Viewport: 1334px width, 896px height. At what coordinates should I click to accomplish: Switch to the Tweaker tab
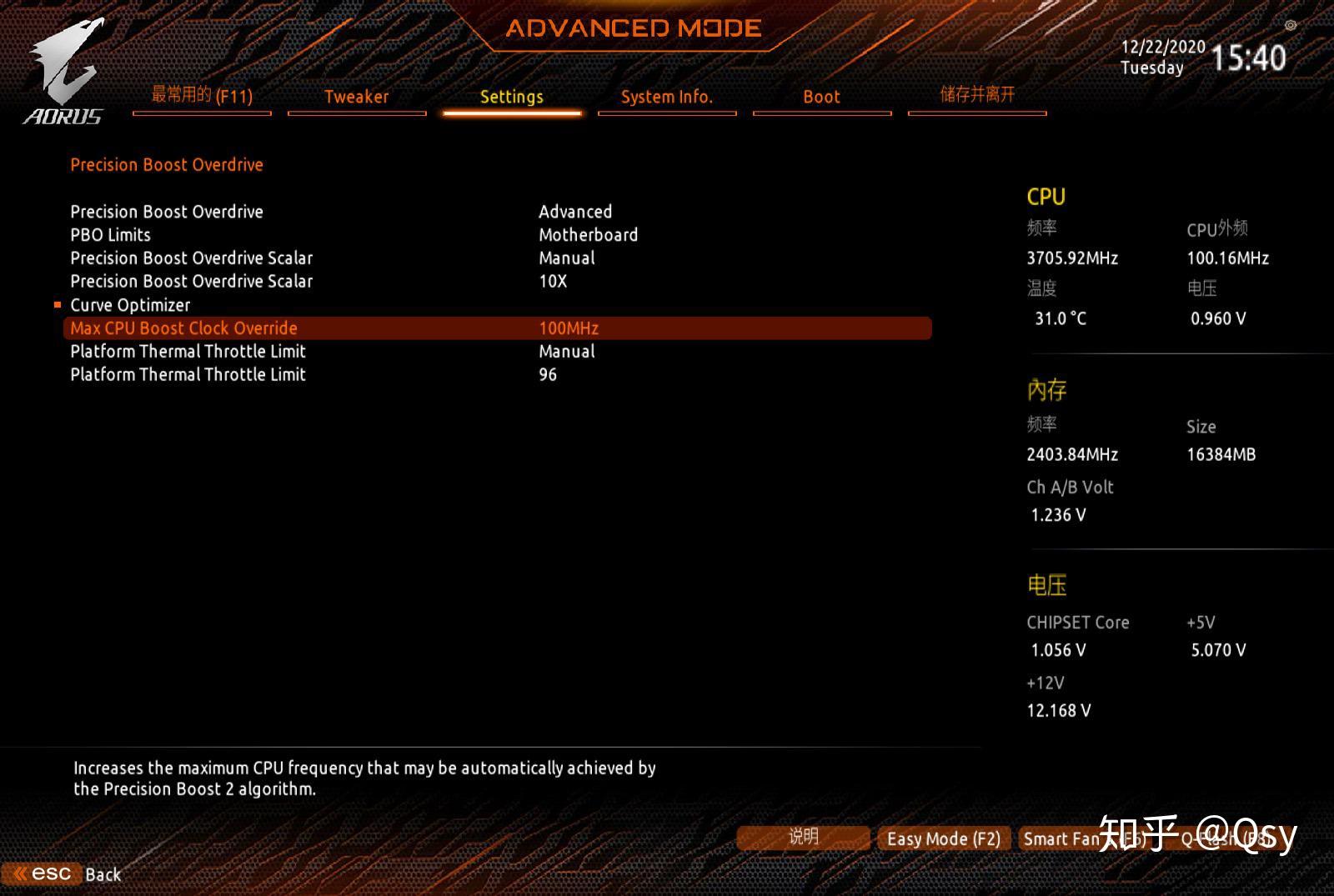[x=356, y=97]
